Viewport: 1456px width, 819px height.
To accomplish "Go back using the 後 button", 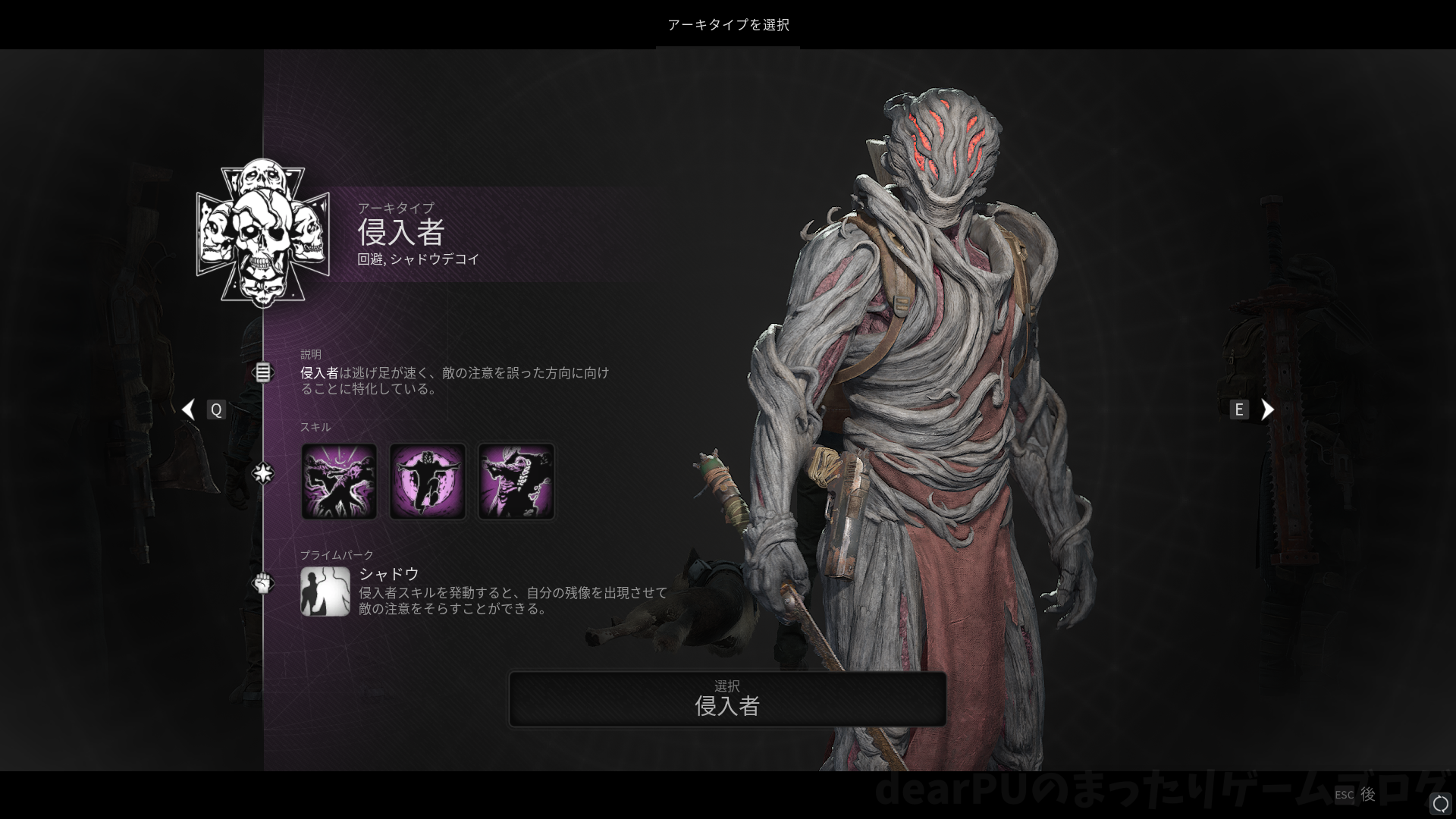I will pyautogui.click(x=1367, y=794).
